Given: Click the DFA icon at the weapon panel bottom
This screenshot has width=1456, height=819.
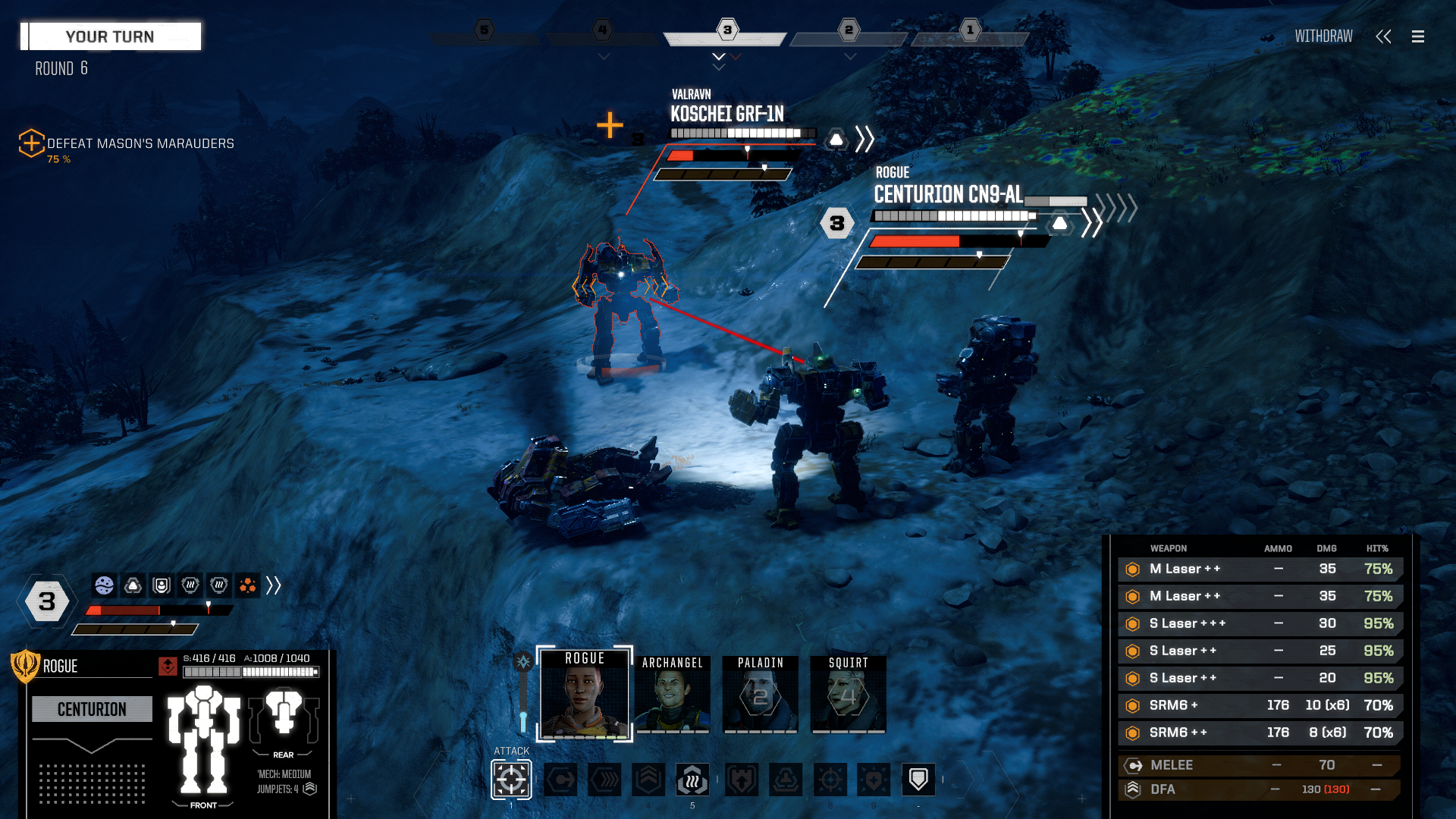Looking at the screenshot, I should point(1133,789).
